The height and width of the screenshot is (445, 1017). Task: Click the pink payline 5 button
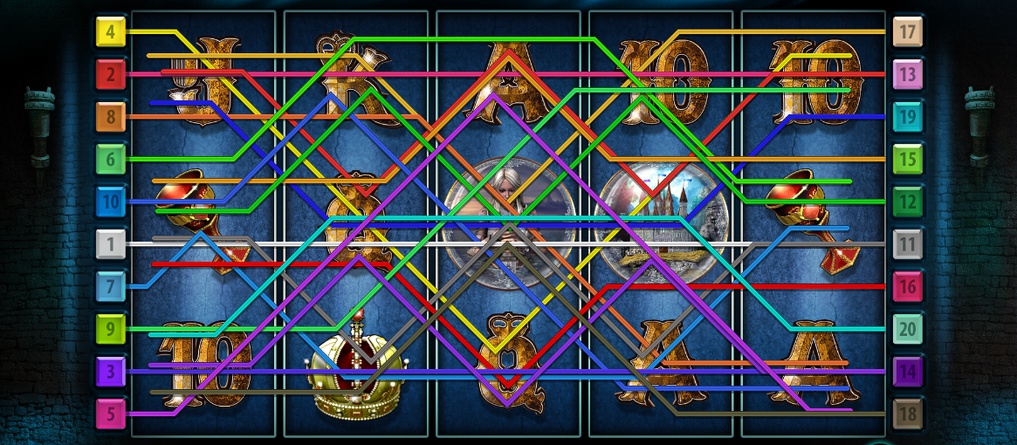pyautogui.click(x=110, y=413)
